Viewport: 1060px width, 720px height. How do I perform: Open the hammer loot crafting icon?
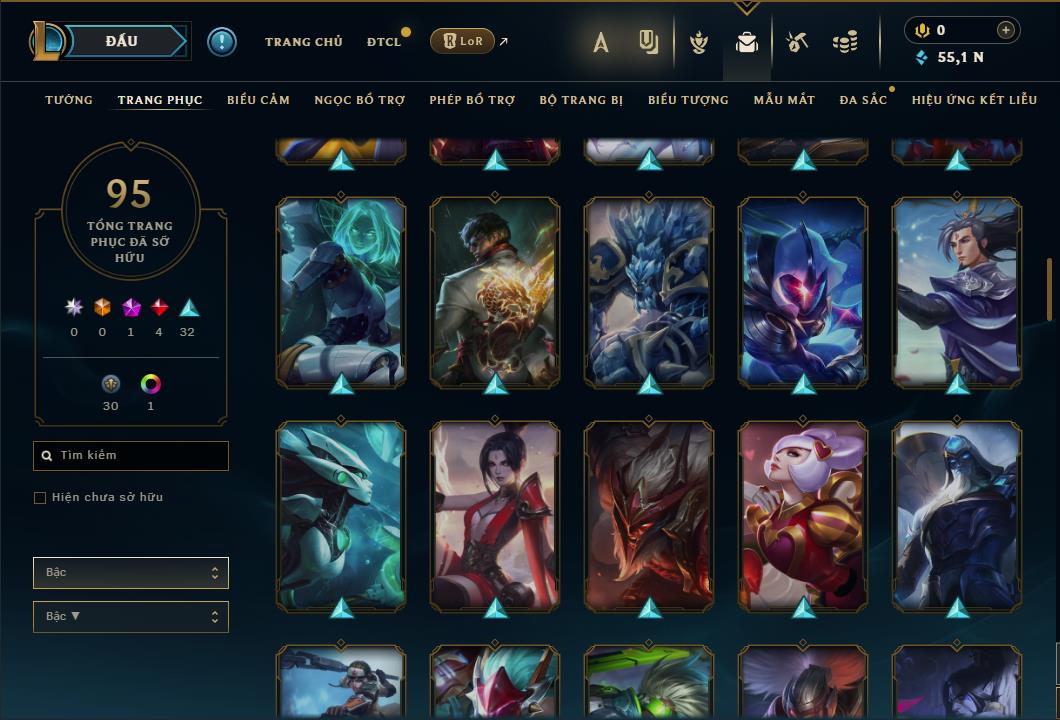coord(796,42)
